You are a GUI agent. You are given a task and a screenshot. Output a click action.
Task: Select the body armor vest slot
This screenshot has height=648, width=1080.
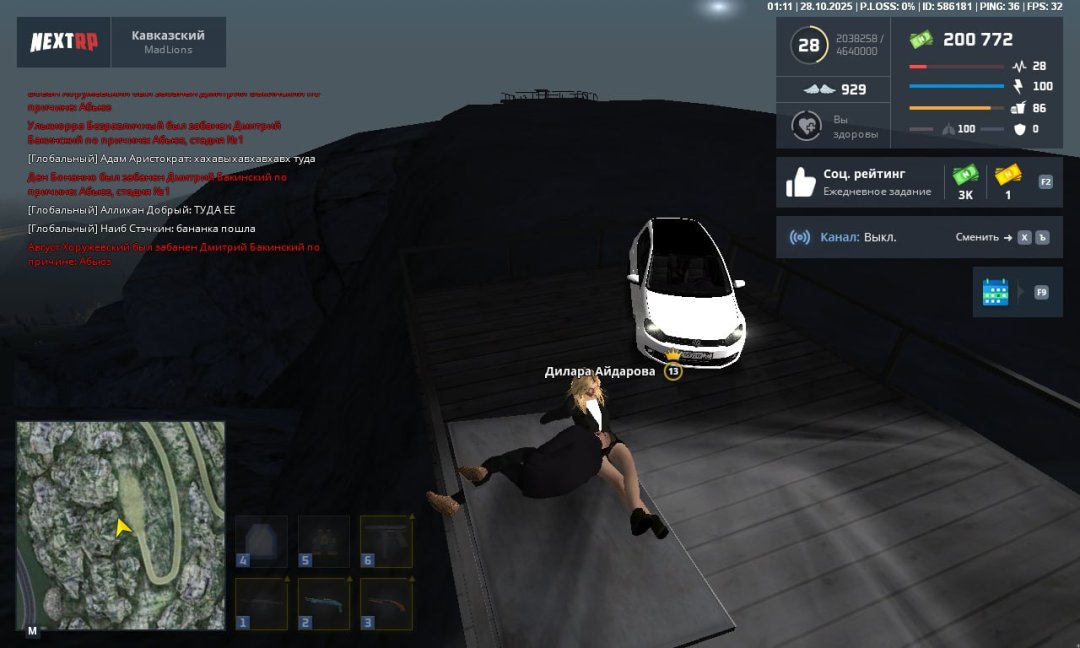tap(261, 541)
